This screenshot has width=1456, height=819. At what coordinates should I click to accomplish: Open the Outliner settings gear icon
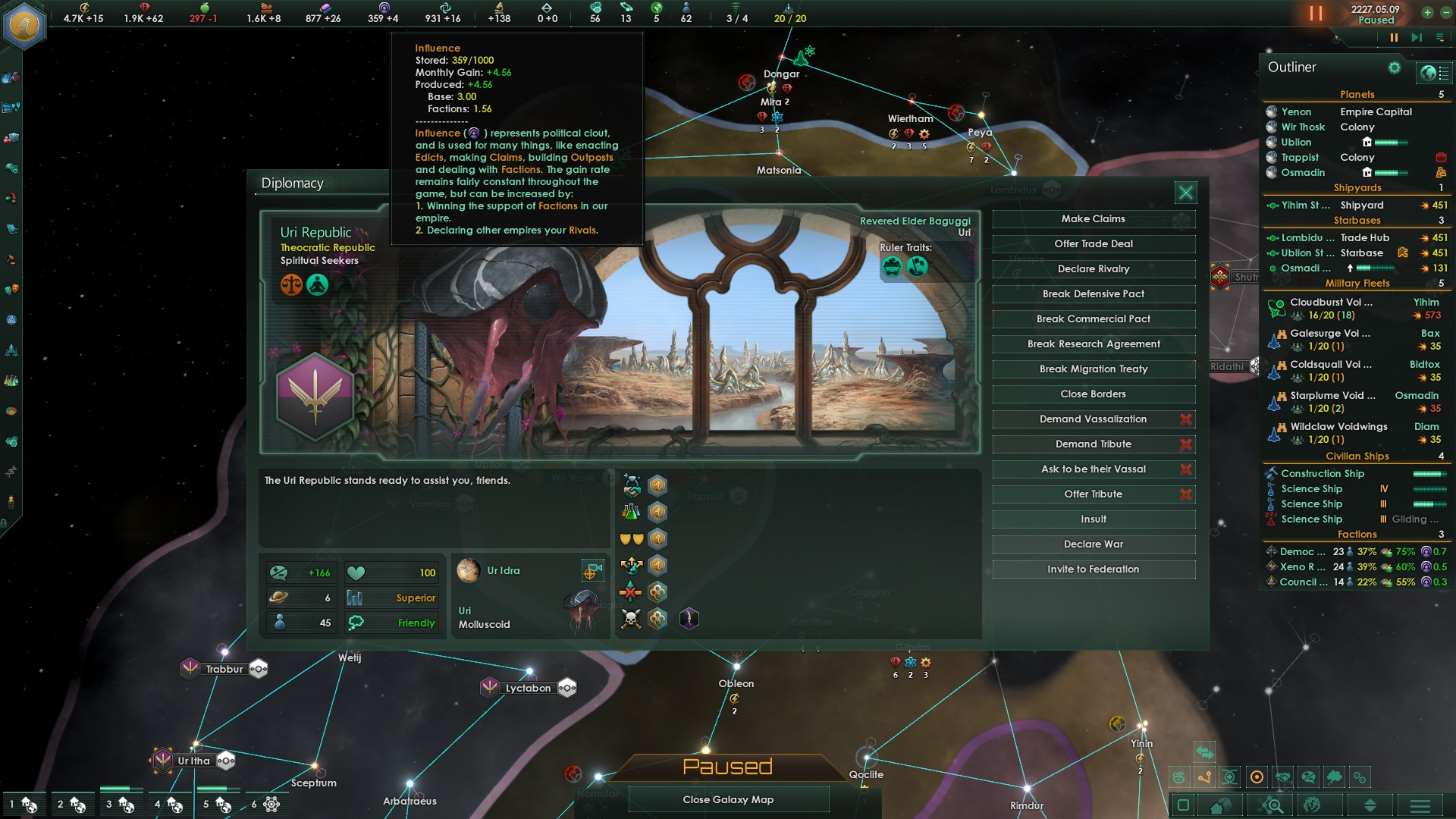(x=1394, y=67)
